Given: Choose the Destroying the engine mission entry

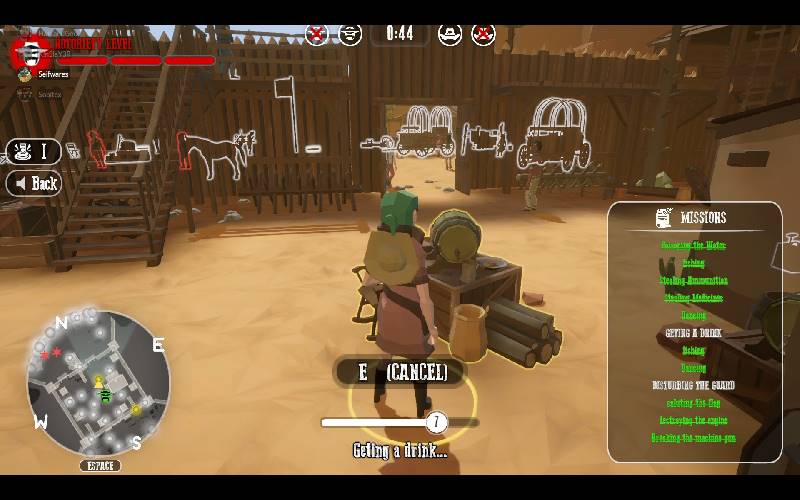Looking at the screenshot, I should tap(694, 421).
